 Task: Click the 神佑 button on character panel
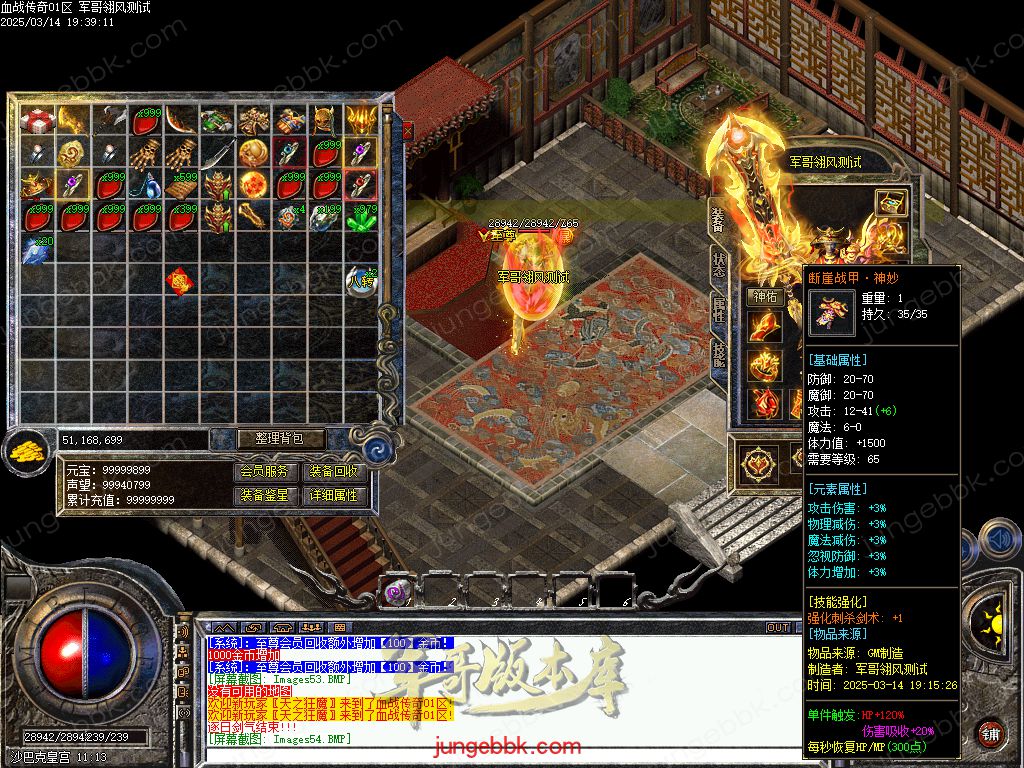(x=764, y=296)
